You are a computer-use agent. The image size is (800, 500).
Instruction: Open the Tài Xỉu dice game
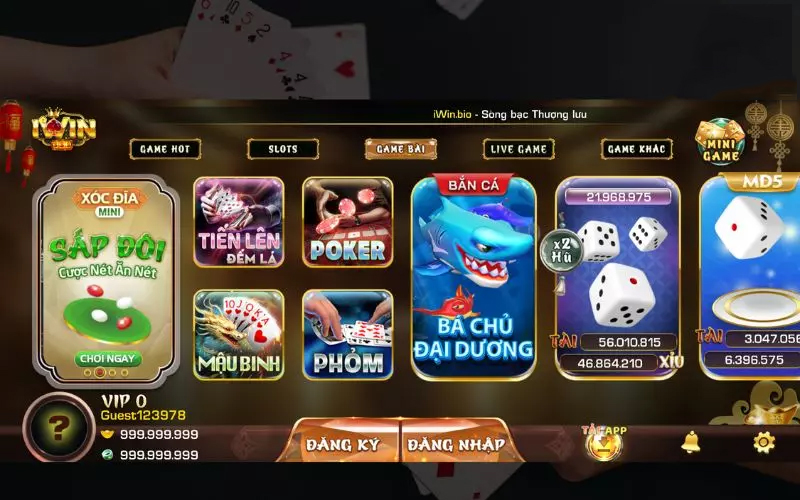617,278
